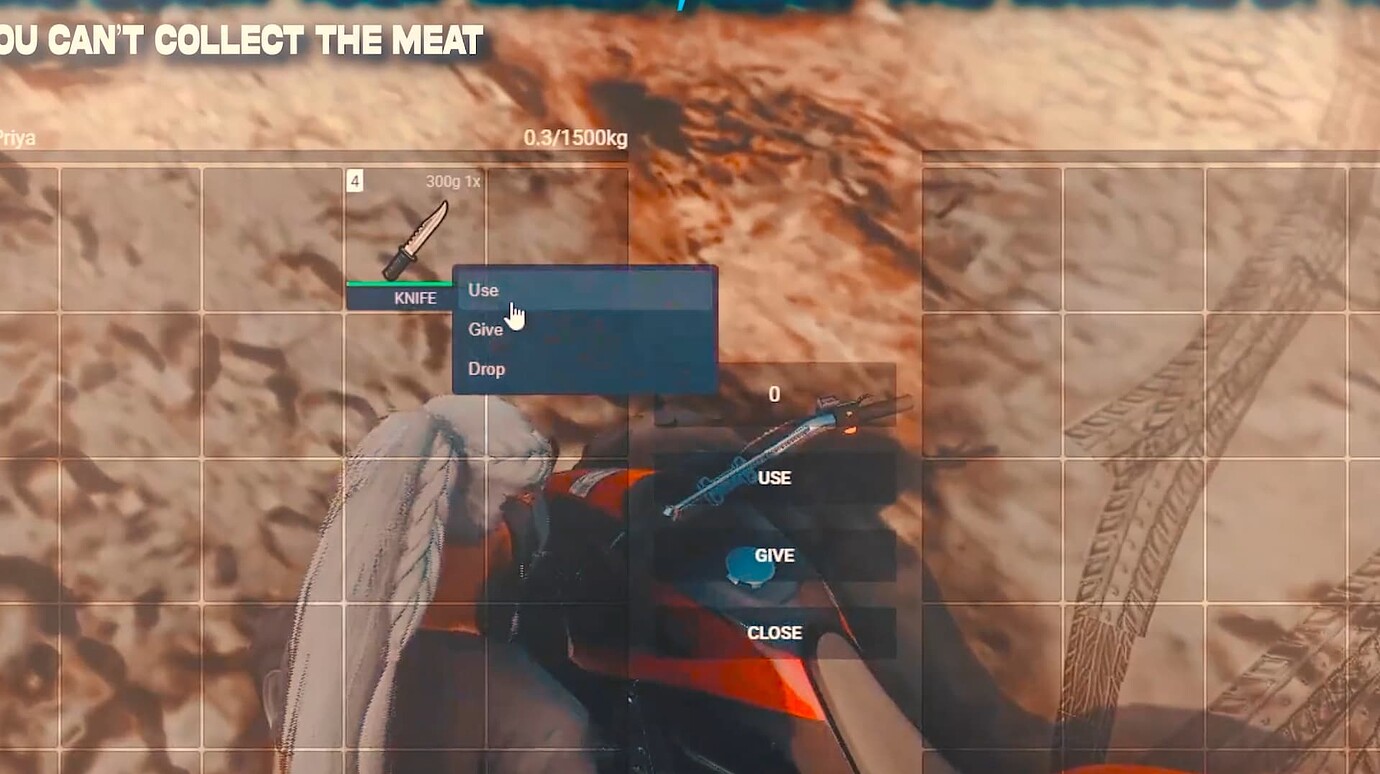Choose Drop from the knife context menu
The image size is (1380, 774).
pos(486,368)
